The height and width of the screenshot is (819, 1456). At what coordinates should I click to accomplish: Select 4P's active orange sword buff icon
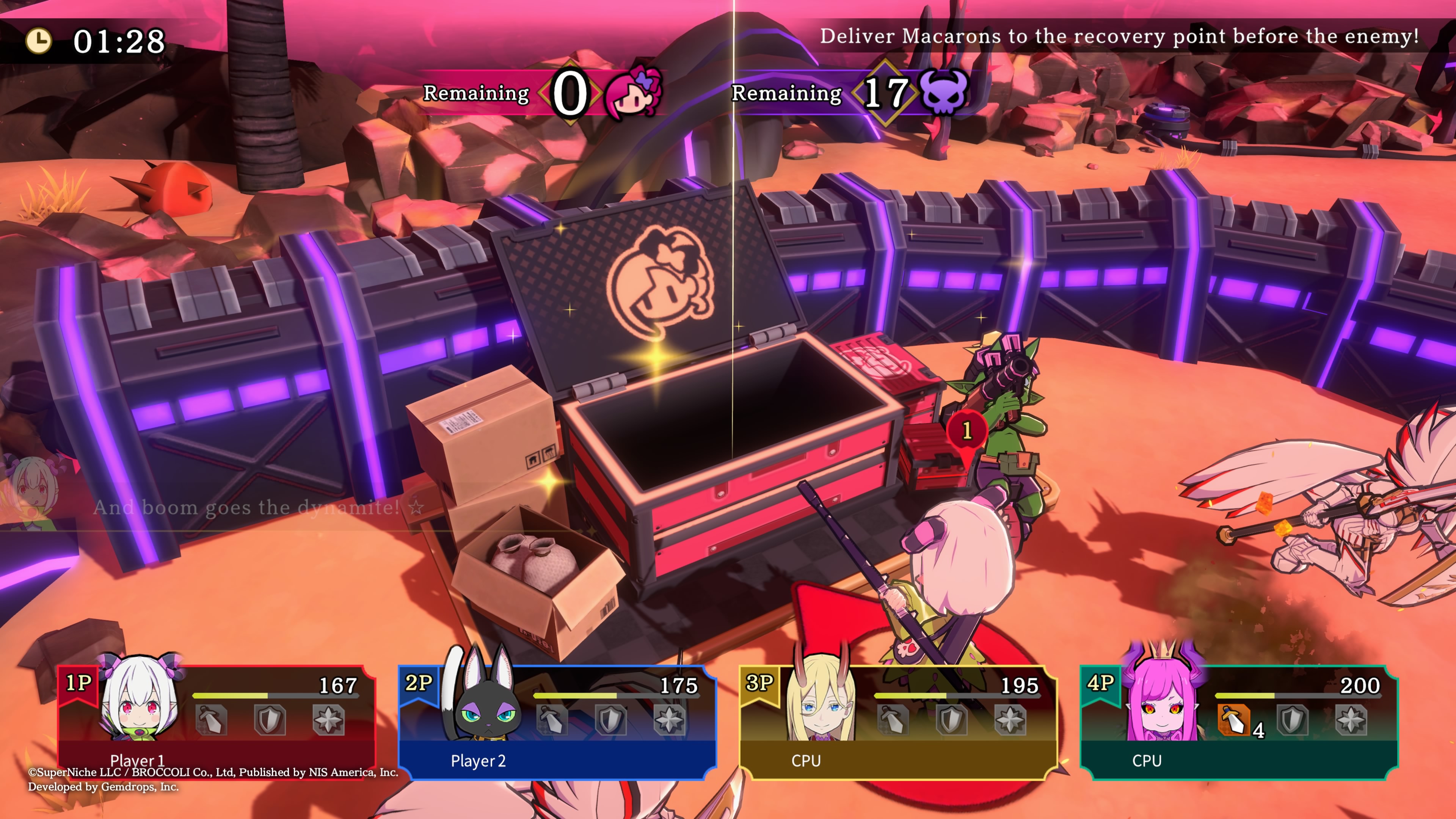[1233, 720]
